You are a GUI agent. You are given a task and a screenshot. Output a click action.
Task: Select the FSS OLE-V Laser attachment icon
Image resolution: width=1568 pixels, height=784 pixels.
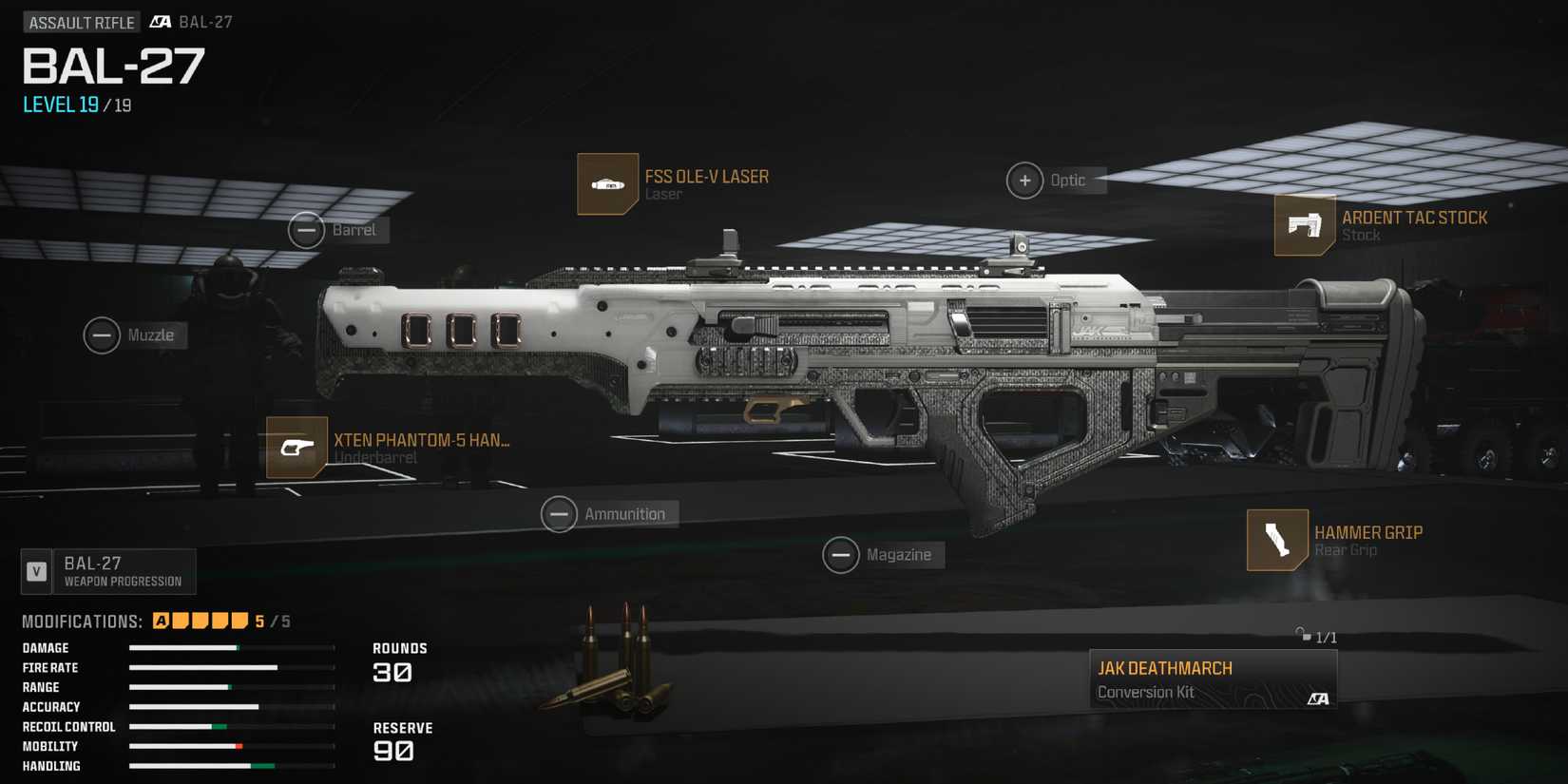pos(607,183)
